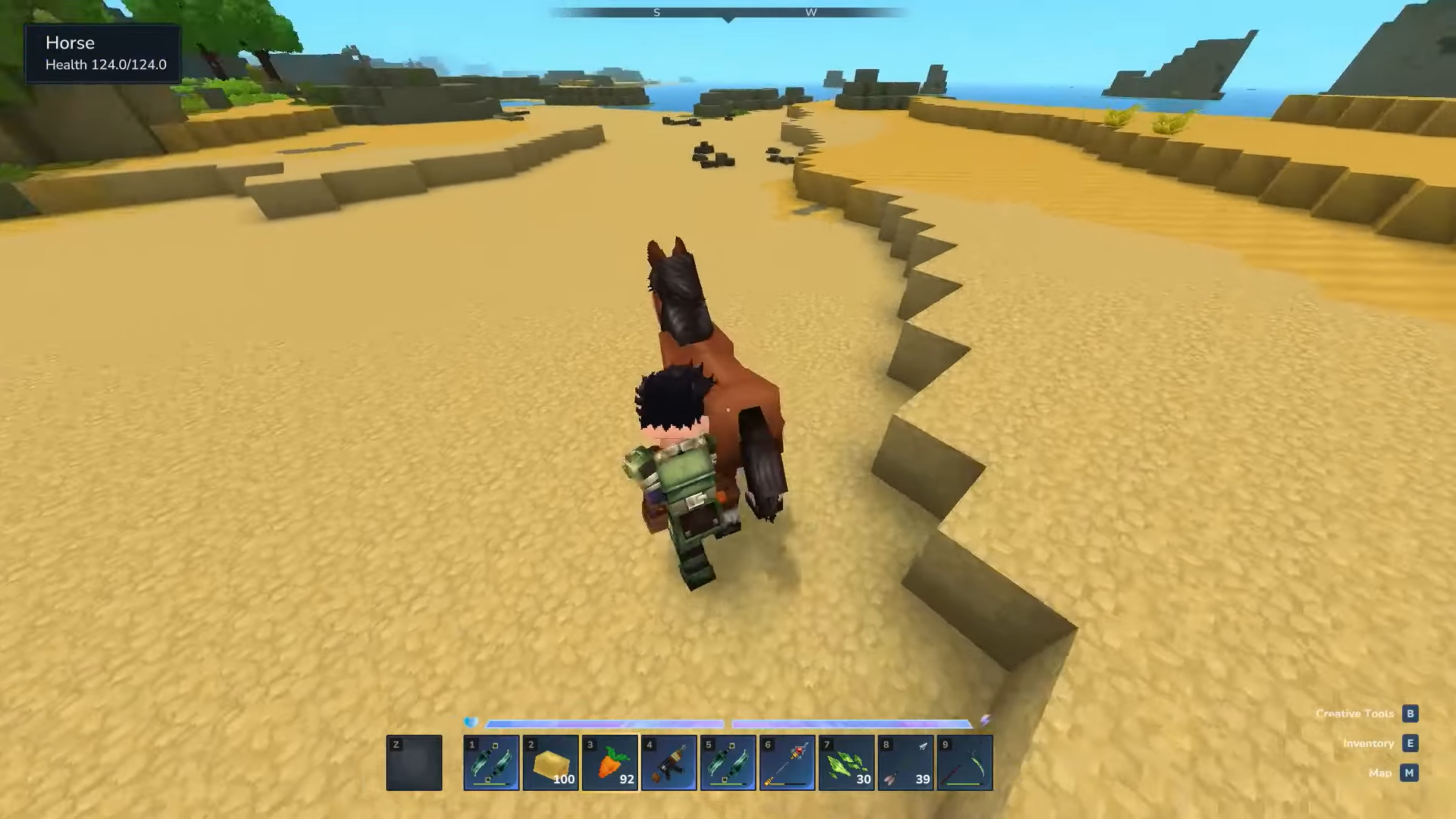Click the Horse health info panel
Screen dimensions: 1456x819
pos(103,53)
